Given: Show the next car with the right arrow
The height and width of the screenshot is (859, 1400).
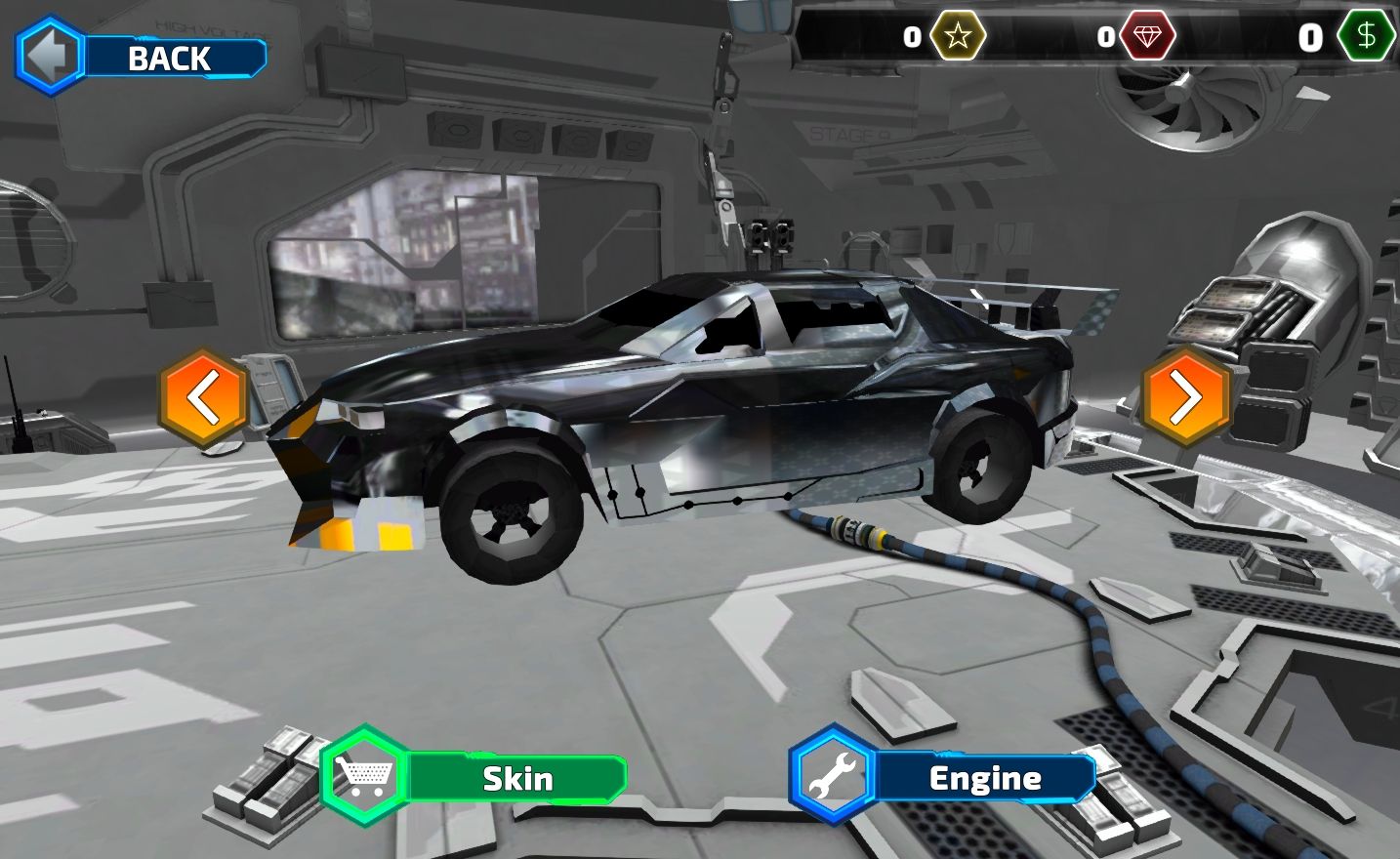Looking at the screenshot, I should click(x=1185, y=397).
